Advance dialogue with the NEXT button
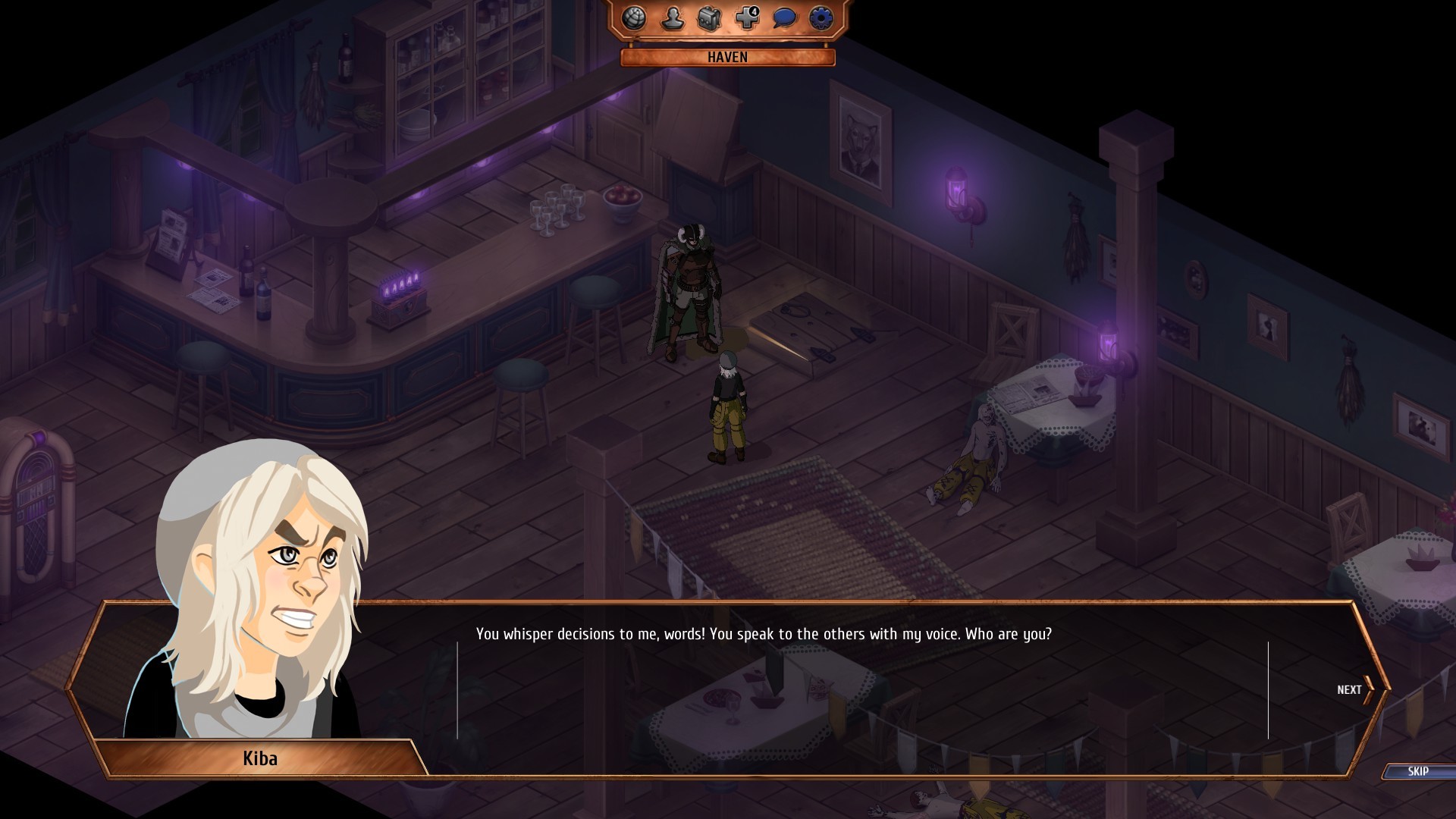 [1354, 689]
